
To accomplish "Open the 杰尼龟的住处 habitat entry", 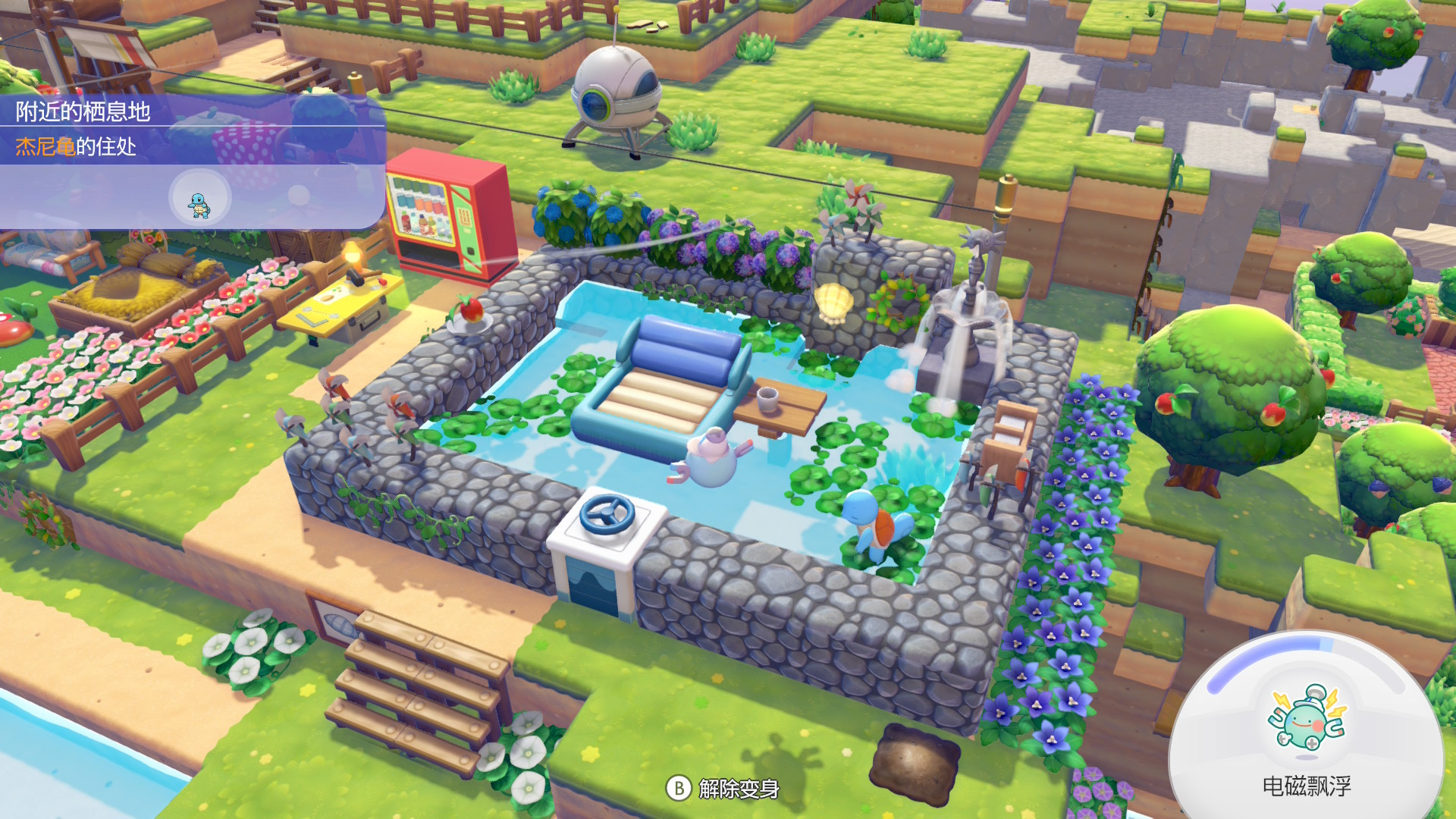I will coord(76,146).
